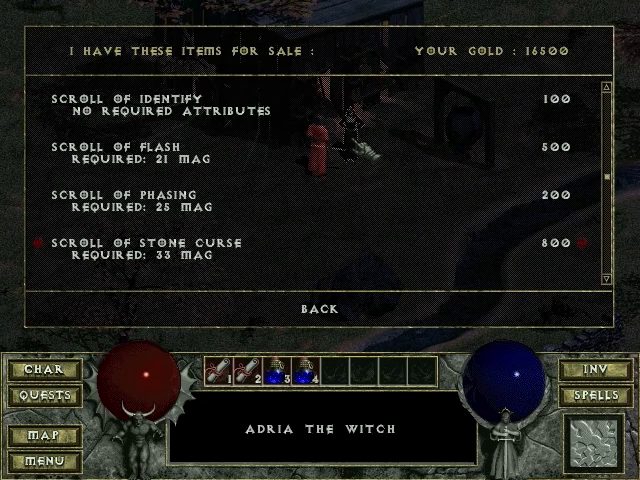Use the scroll in belt slot 1

pos(218,371)
